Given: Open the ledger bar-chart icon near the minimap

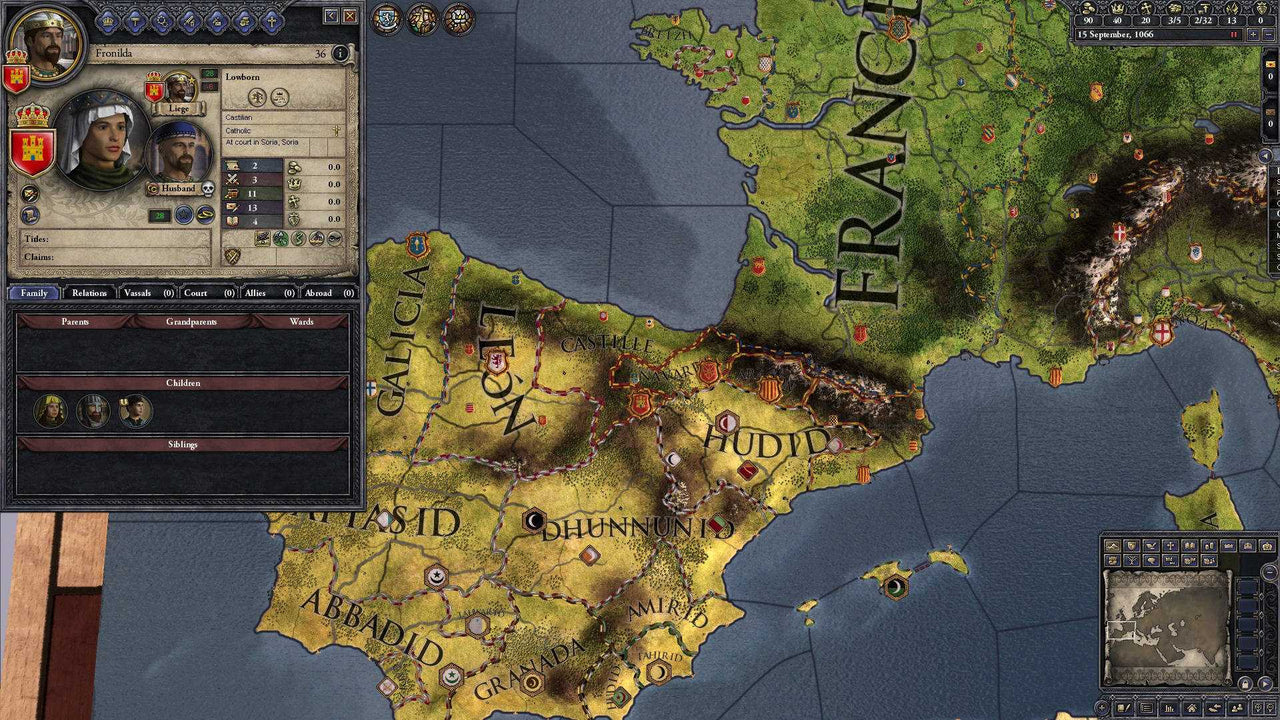Looking at the screenshot, I should click(1168, 707).
